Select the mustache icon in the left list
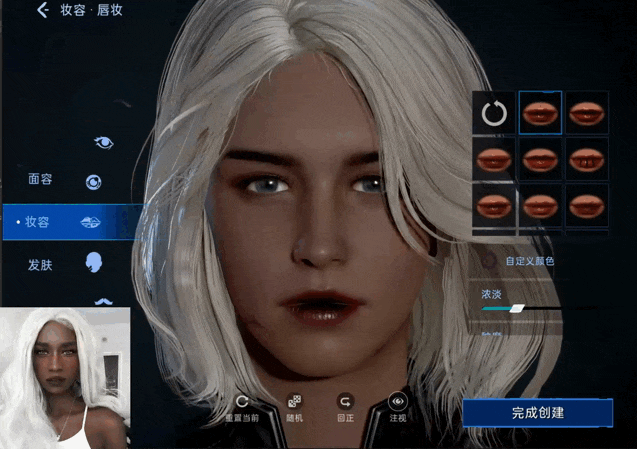637x449 pixels. [103, 300]
